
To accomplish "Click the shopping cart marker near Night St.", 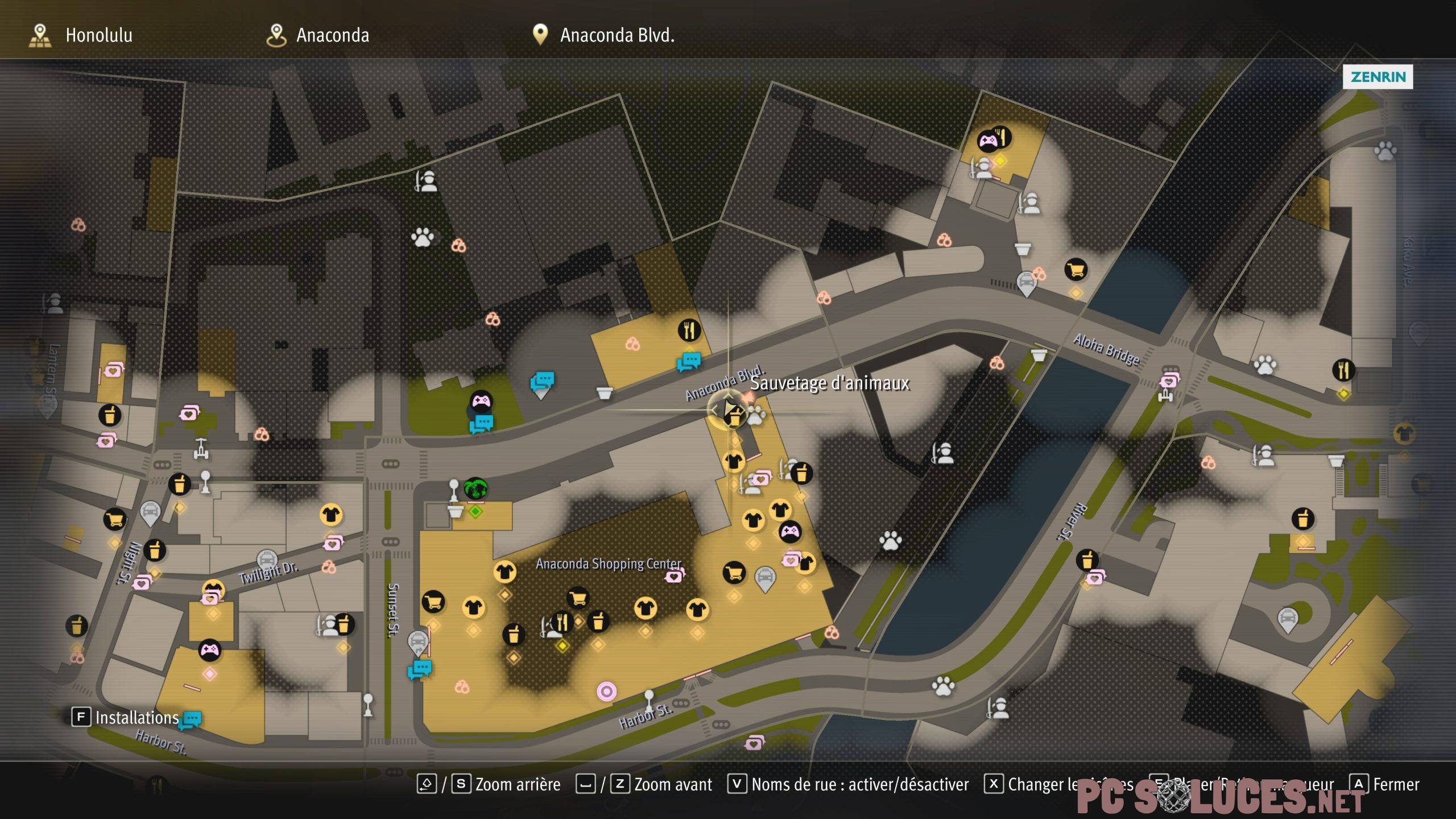I will click(114, 519).
